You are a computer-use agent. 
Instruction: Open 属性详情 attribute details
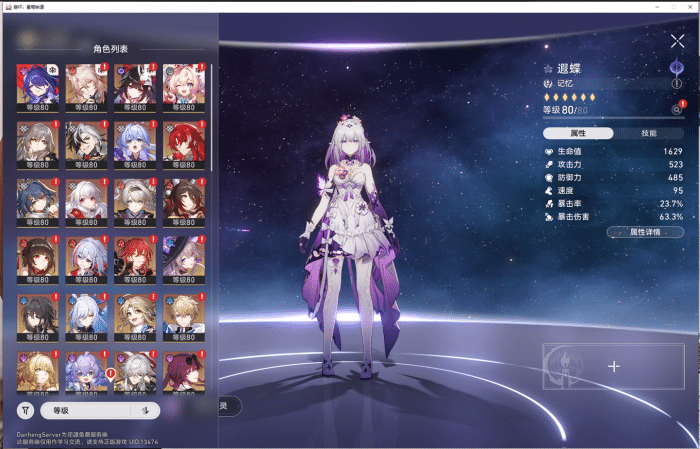tap(645, 231)
